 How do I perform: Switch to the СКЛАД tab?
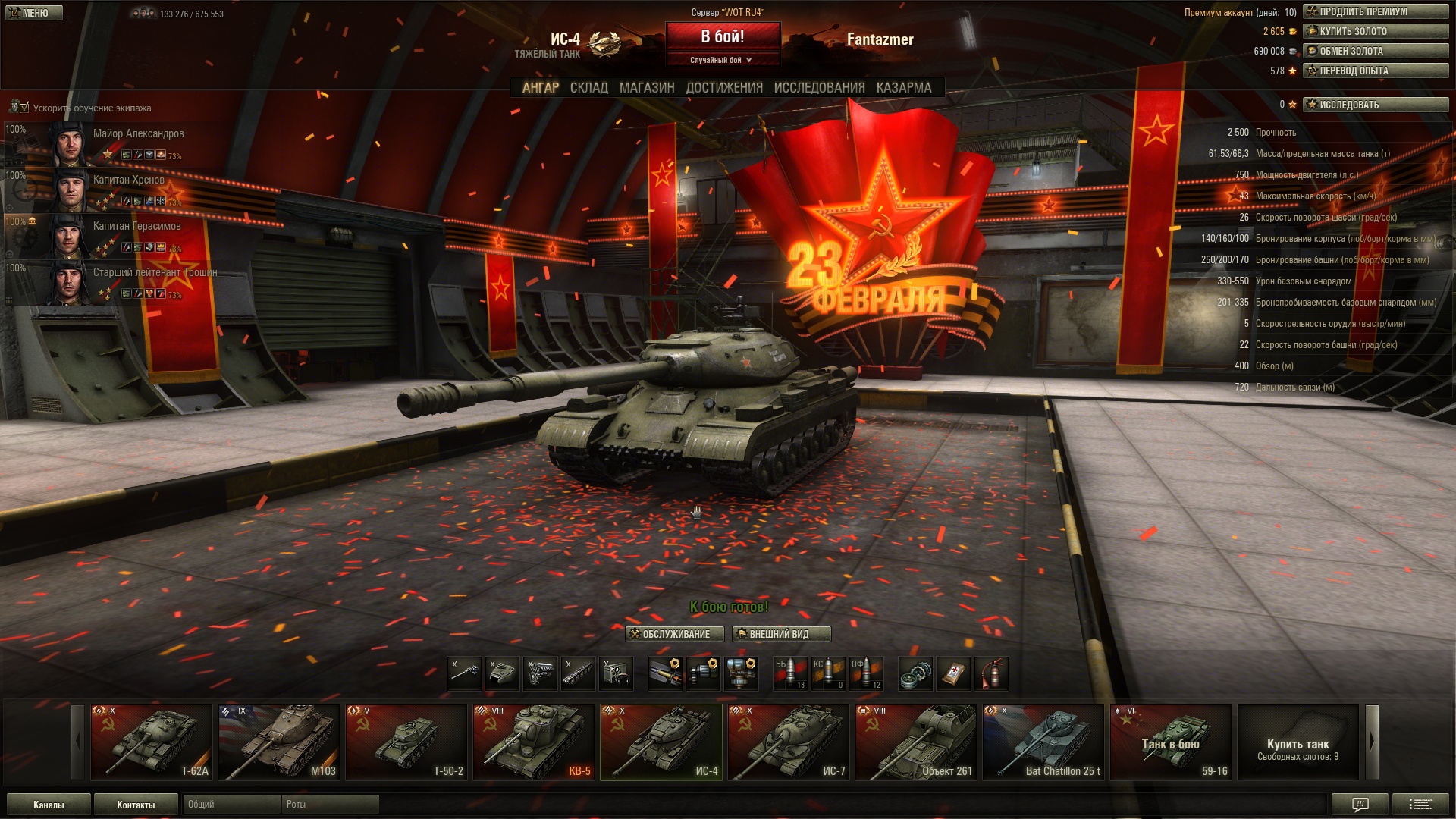[x=588, y=88]
